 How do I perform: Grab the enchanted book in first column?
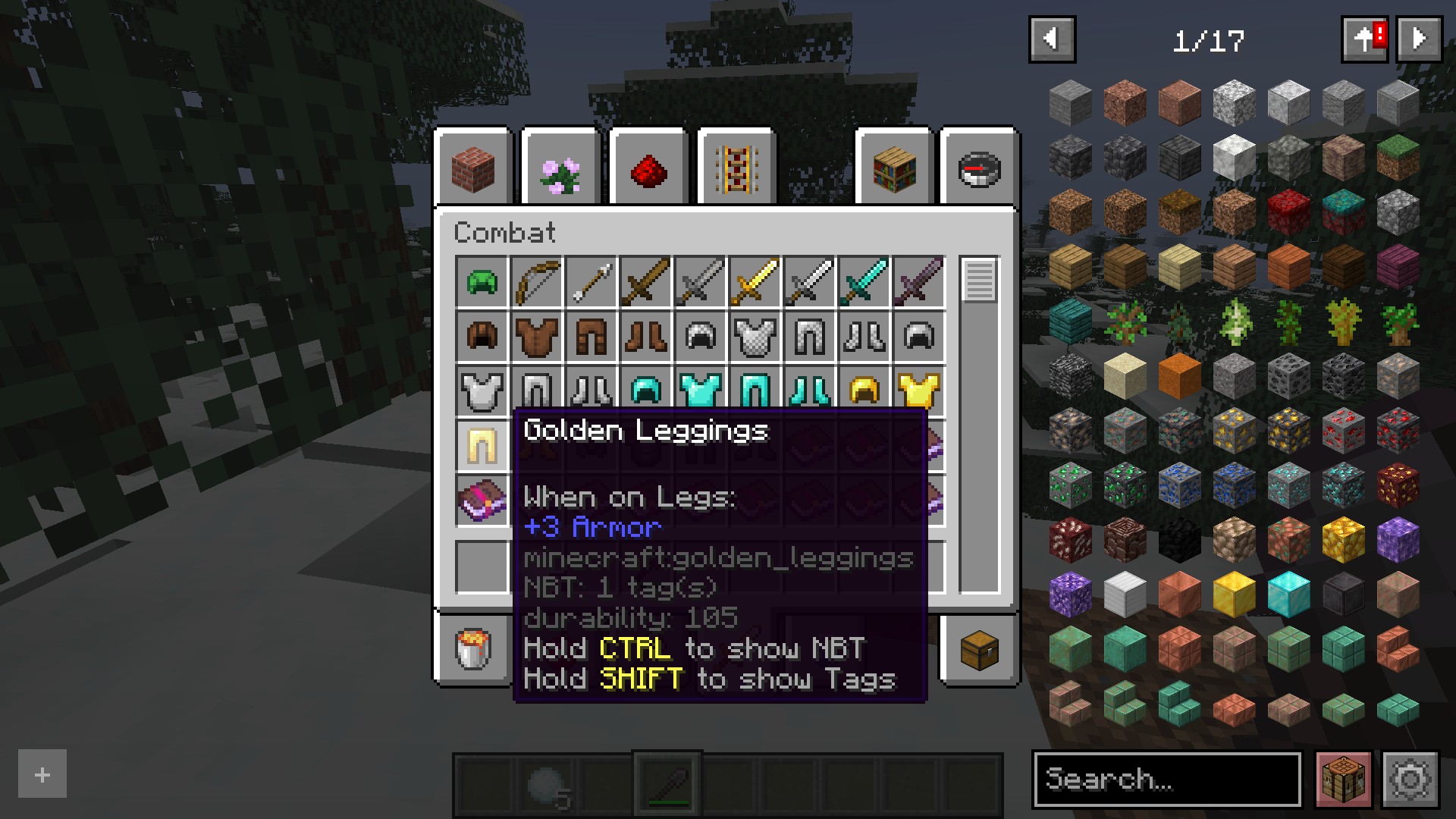tap(482, 500)
